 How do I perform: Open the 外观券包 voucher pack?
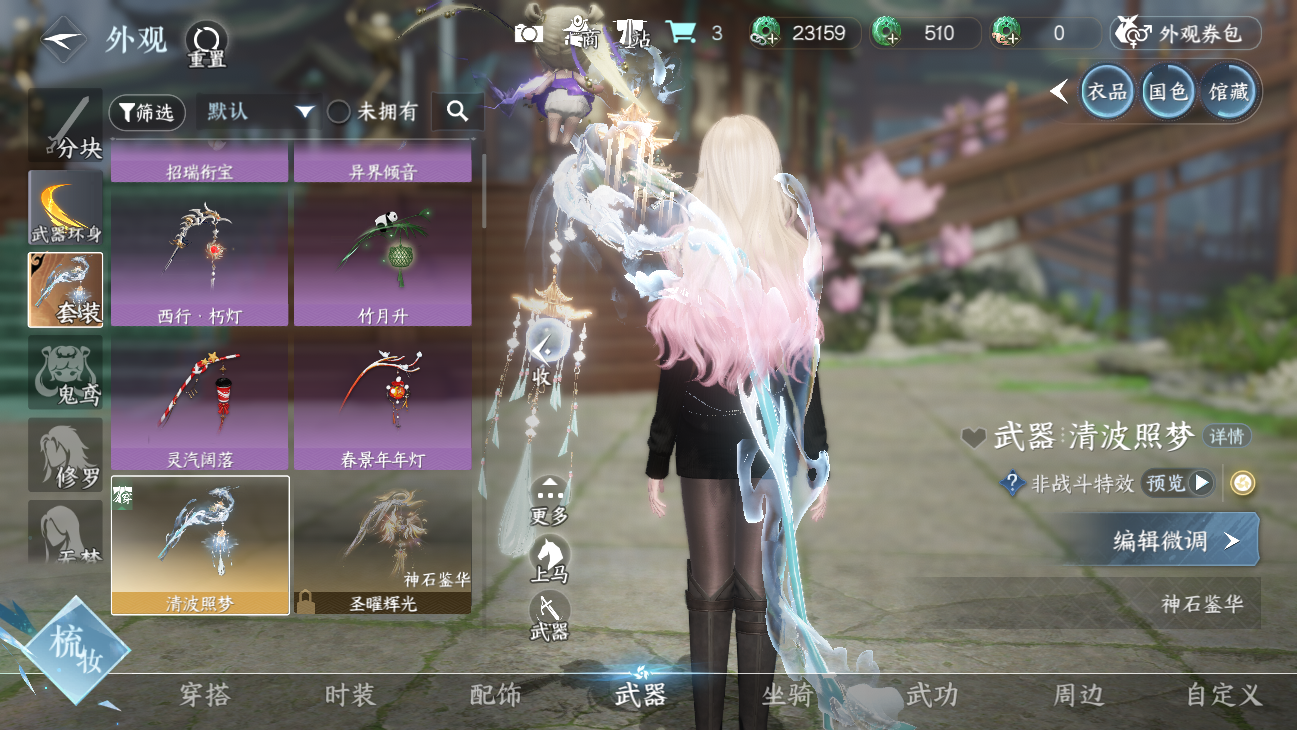1186,33
